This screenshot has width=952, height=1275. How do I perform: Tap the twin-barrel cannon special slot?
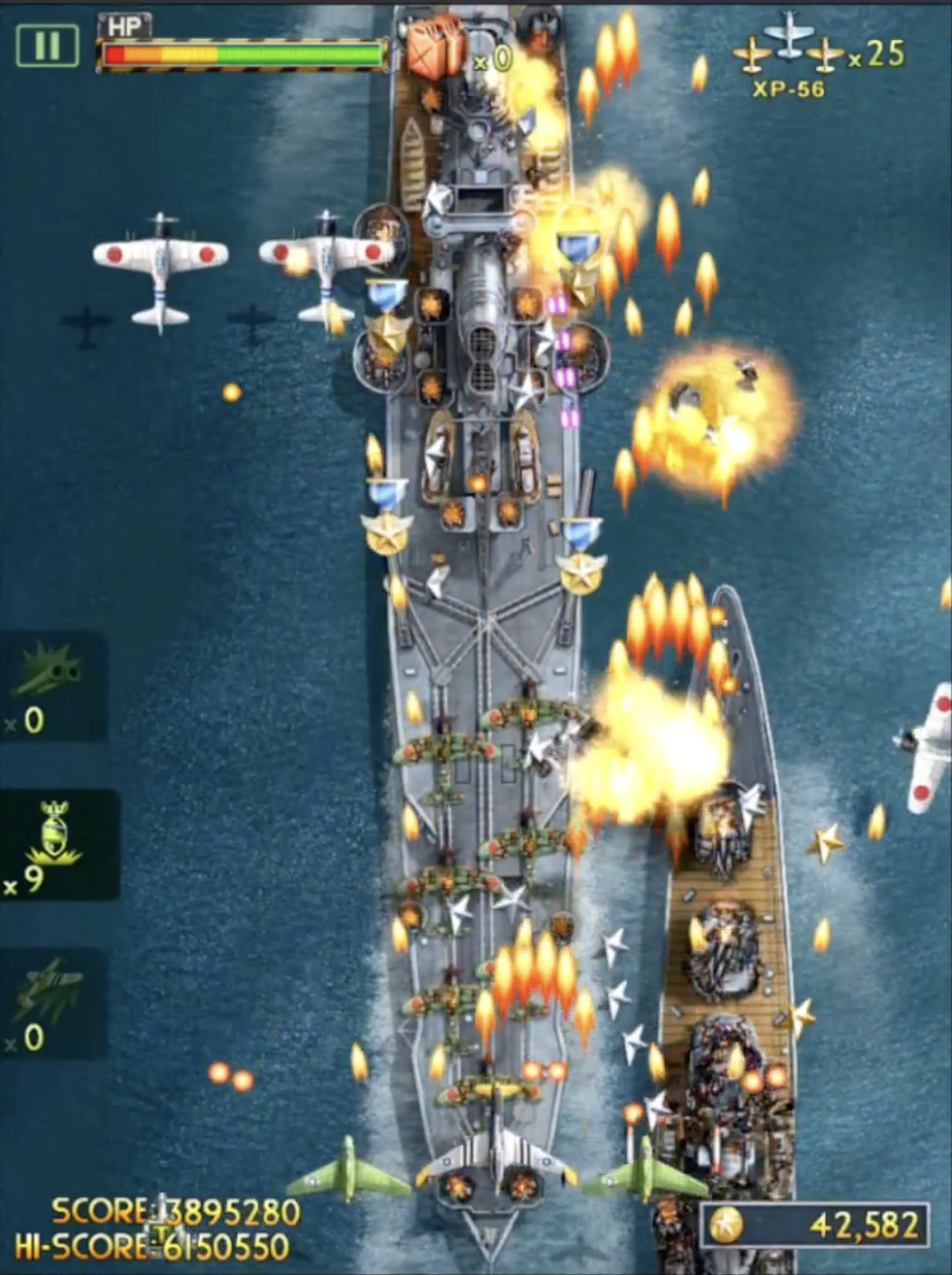click(51, 686)
